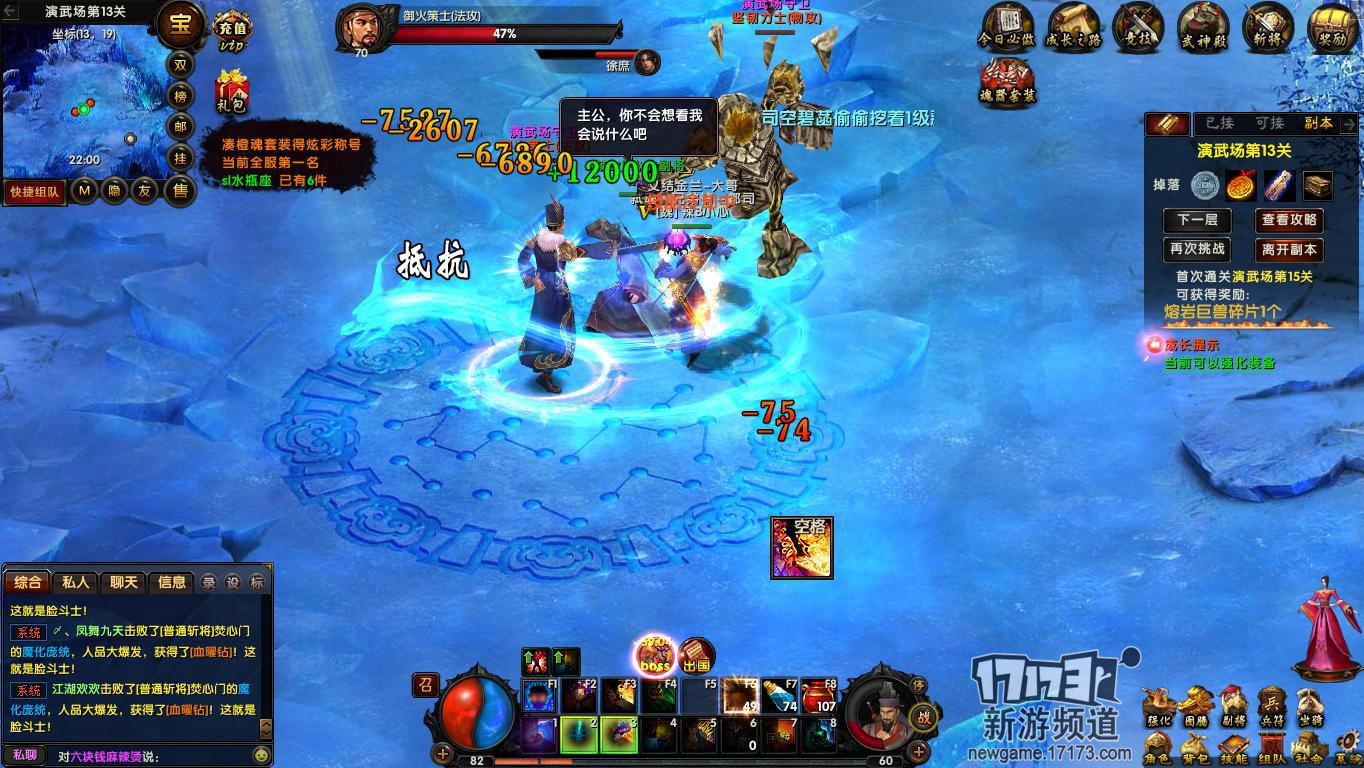Open the 礼包 gift pack
Viewport: 1364px width, 768px height.
(231, 91)
